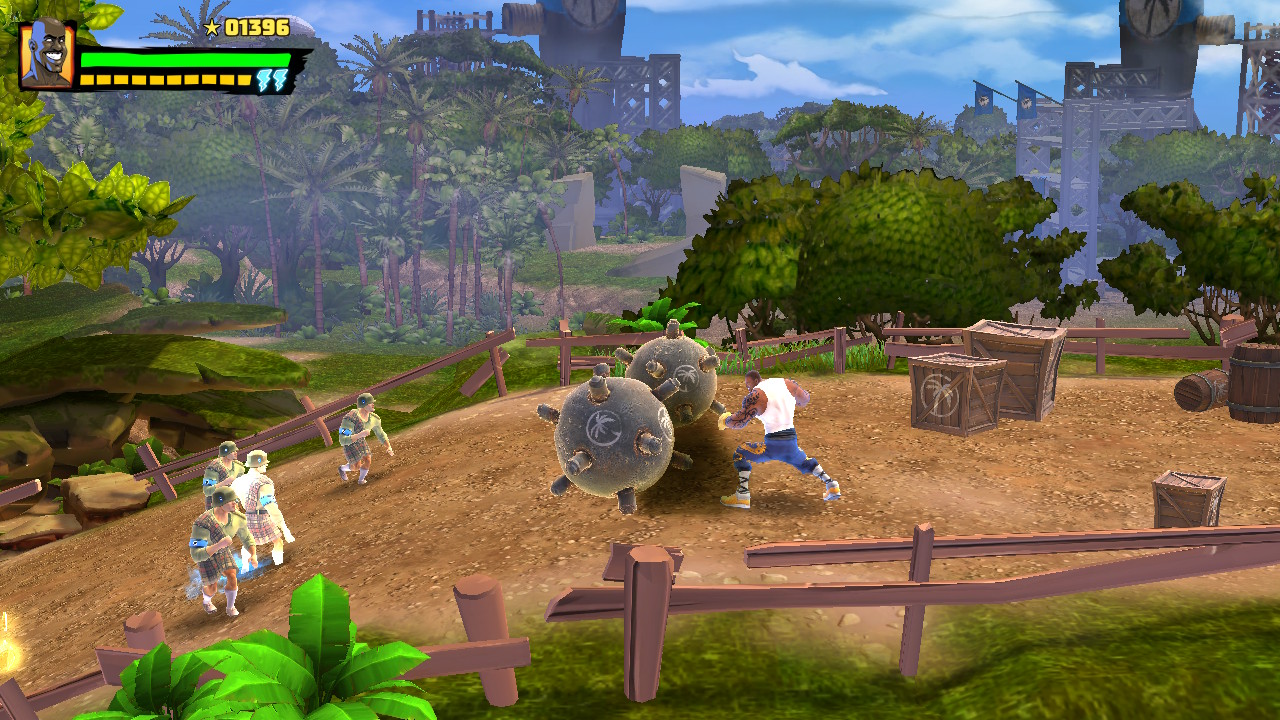Click the left lightning bolt energy icon
Viewport: 1280px width, 720px height.
(x=263, y=79)
